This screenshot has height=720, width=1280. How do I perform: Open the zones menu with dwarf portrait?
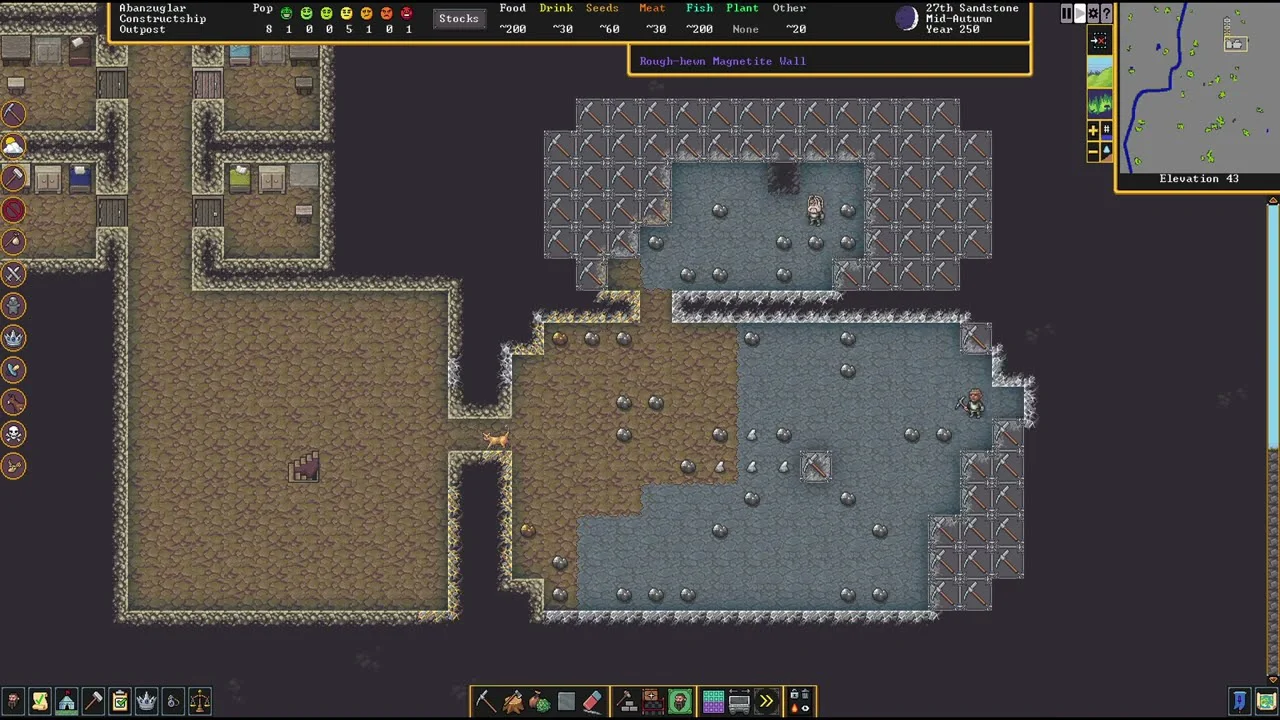(x=680, y=702)
